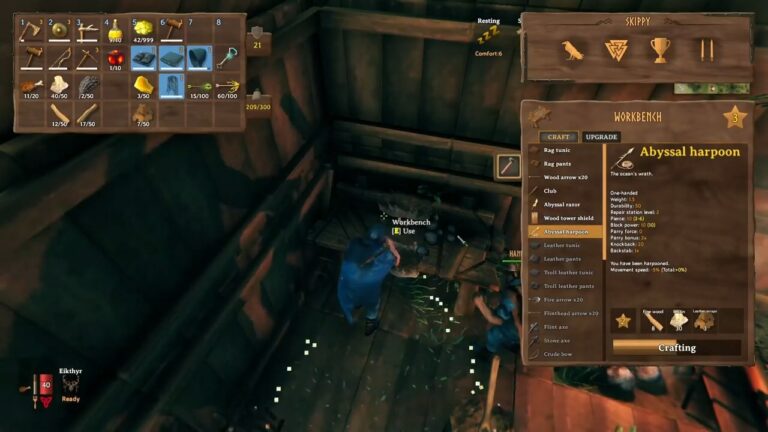Image resolution: width=768 pixels, height=432 pixels.
Task: Click the cooked meat stack 11/20
Action: point(32,86)
